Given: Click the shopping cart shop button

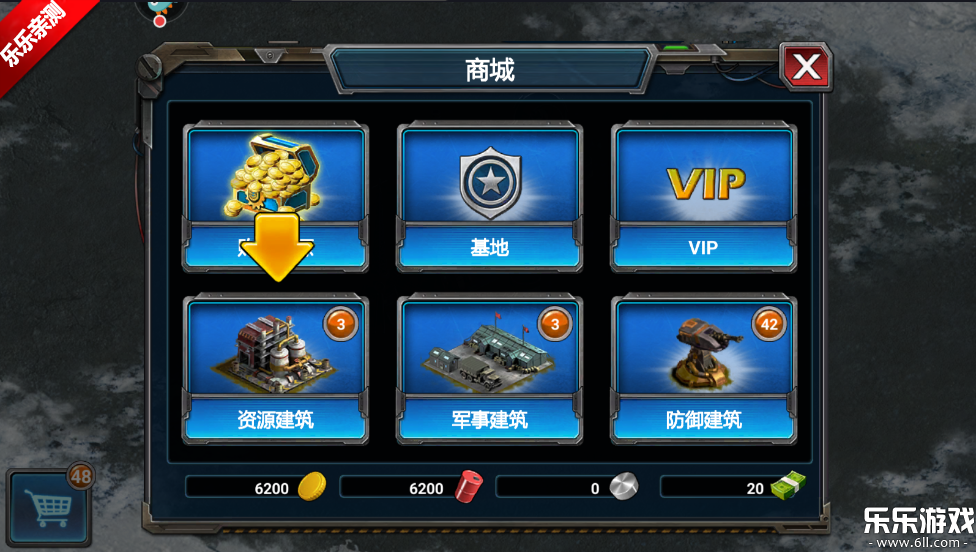Looking at the screenshot, I should (49, 505).
